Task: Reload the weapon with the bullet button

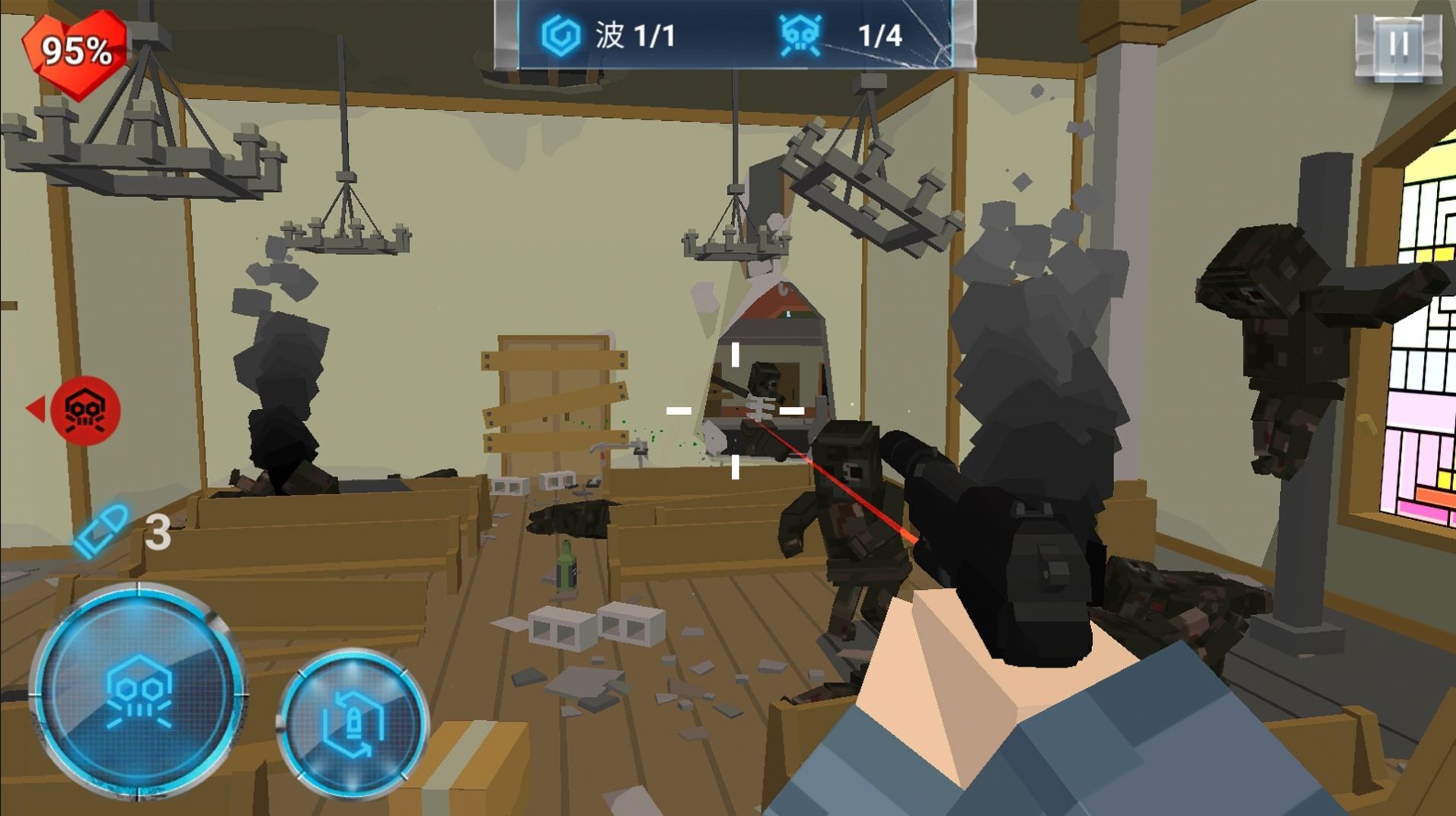Action: [x=353, y=722]
